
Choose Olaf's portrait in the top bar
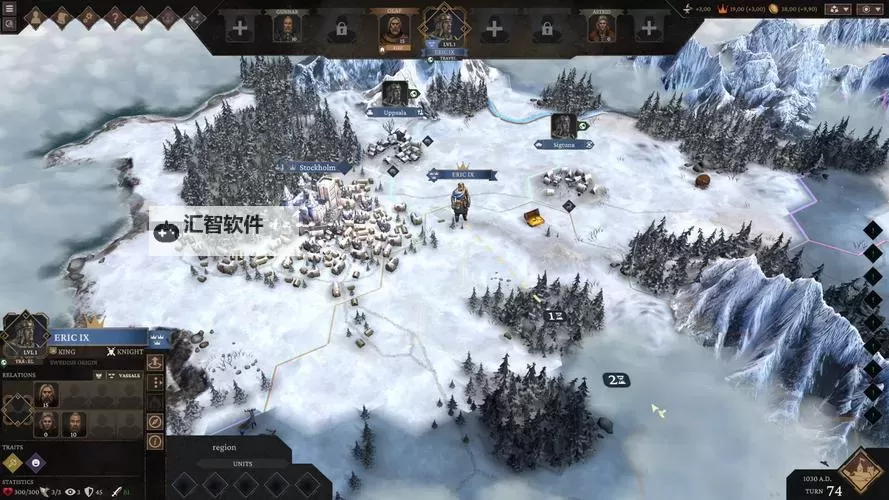point(394,29)
